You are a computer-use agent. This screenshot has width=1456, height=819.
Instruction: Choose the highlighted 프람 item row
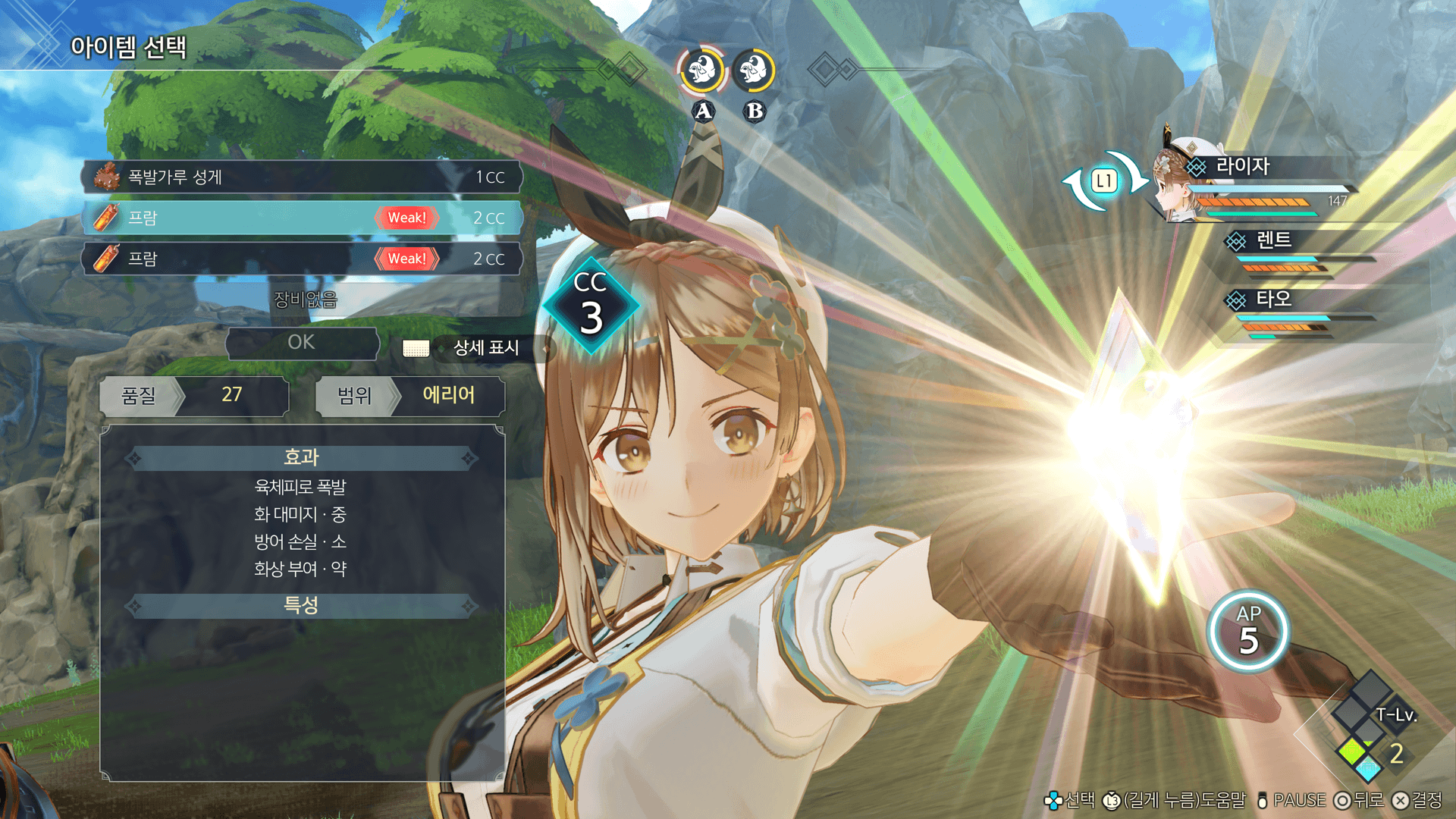coord(302,218)
